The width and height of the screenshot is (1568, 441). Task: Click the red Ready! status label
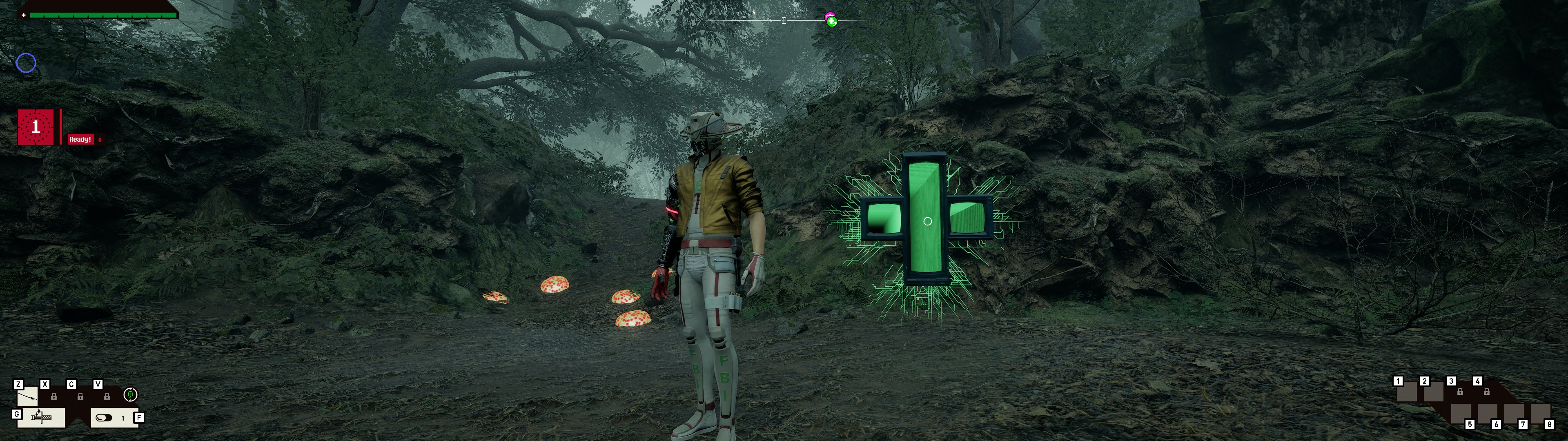(x=80, y=140)
